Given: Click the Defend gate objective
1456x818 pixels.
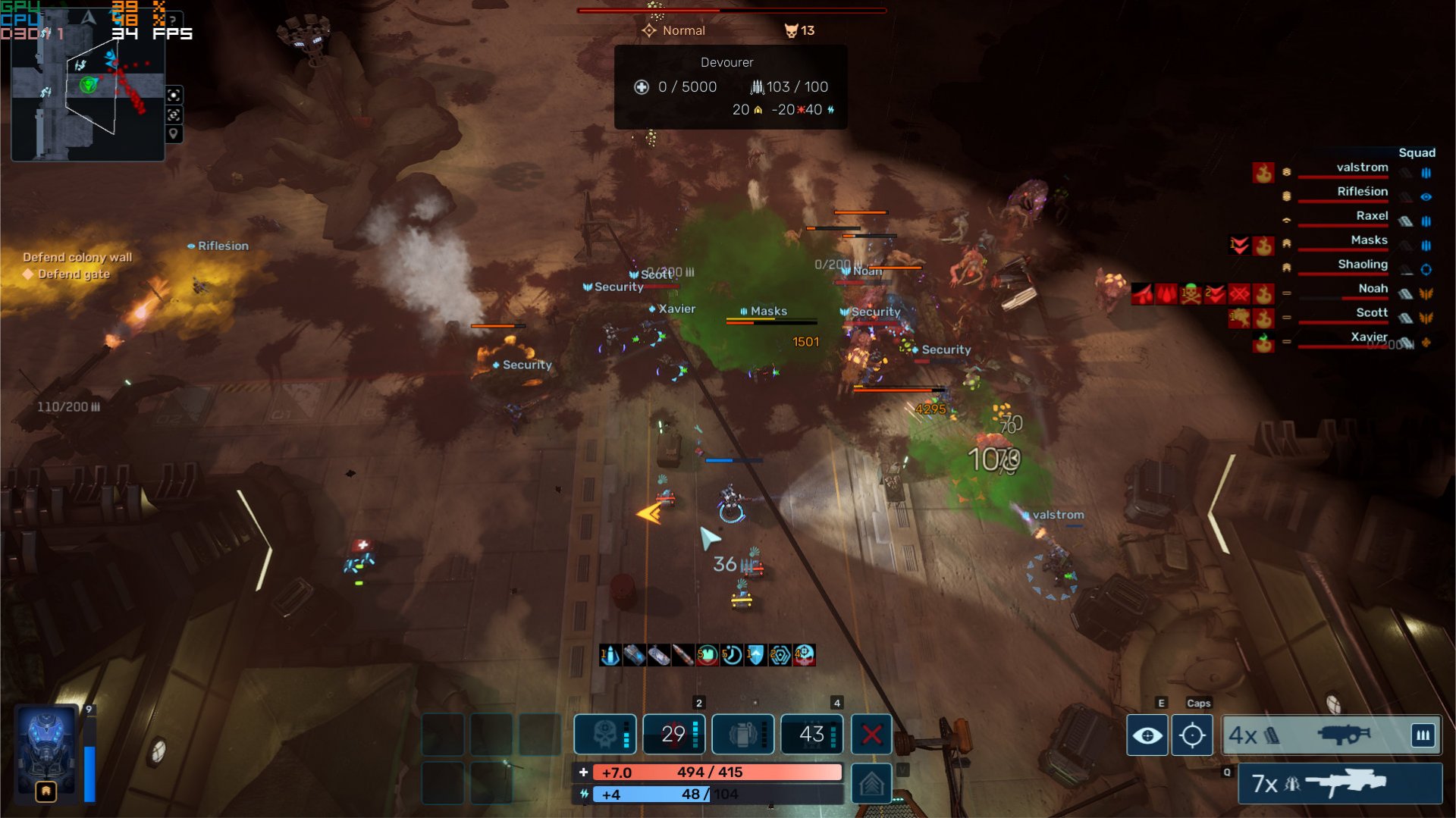Looking at the screenshot, I should pyautogui.click(x=74, y=274).
